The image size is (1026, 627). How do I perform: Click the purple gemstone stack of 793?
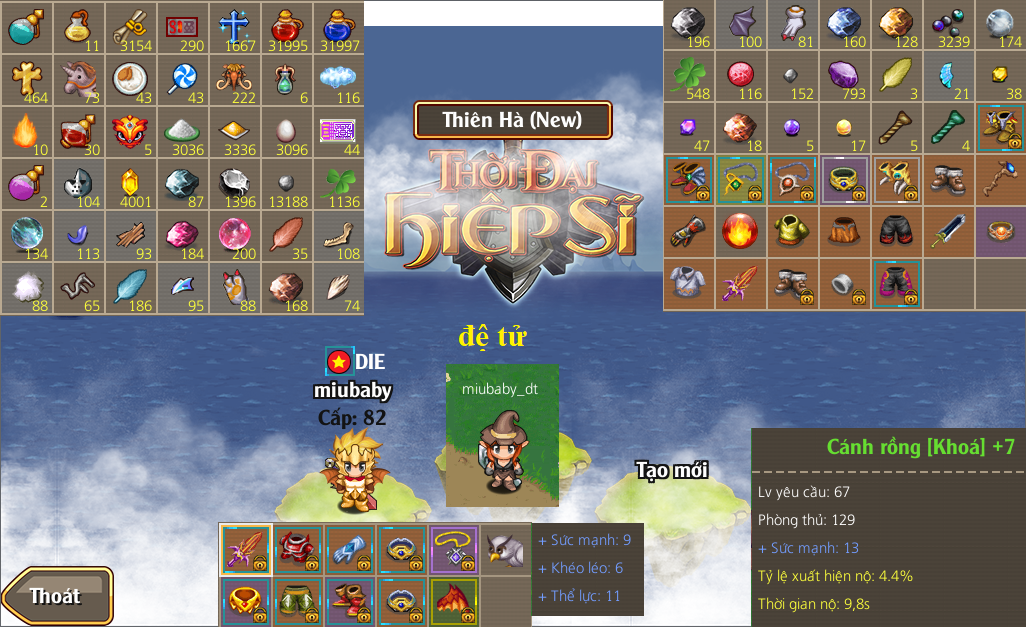(845, 75)
